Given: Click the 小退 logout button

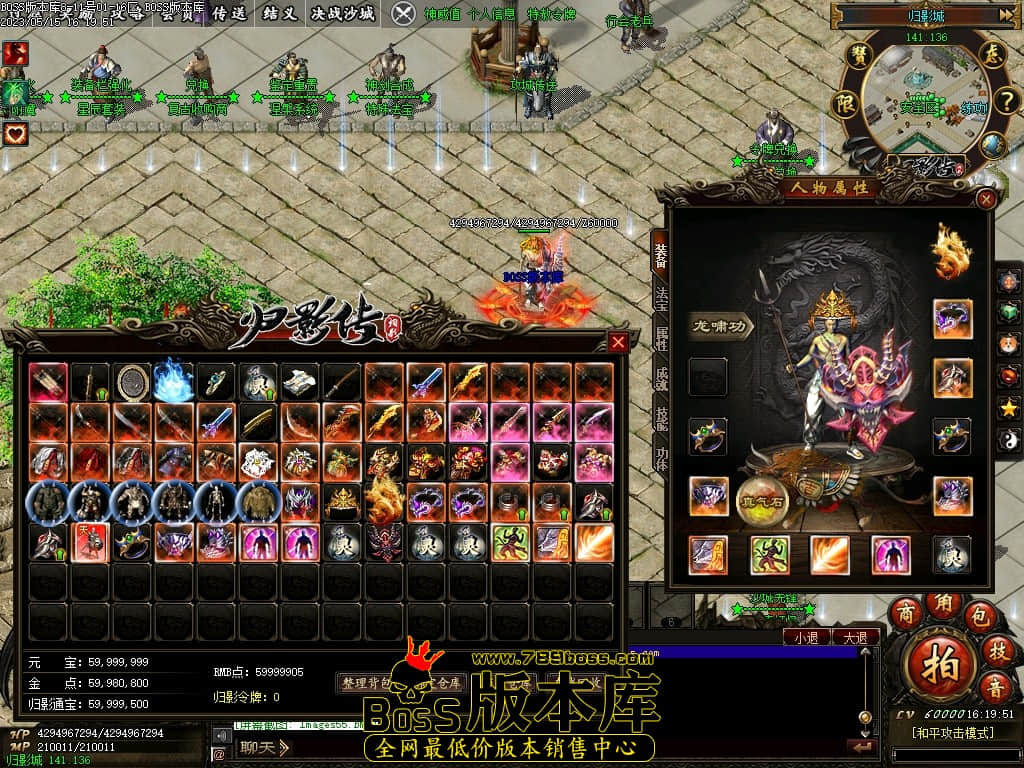Looking at the screenshot, I should (x=806, y=637).
